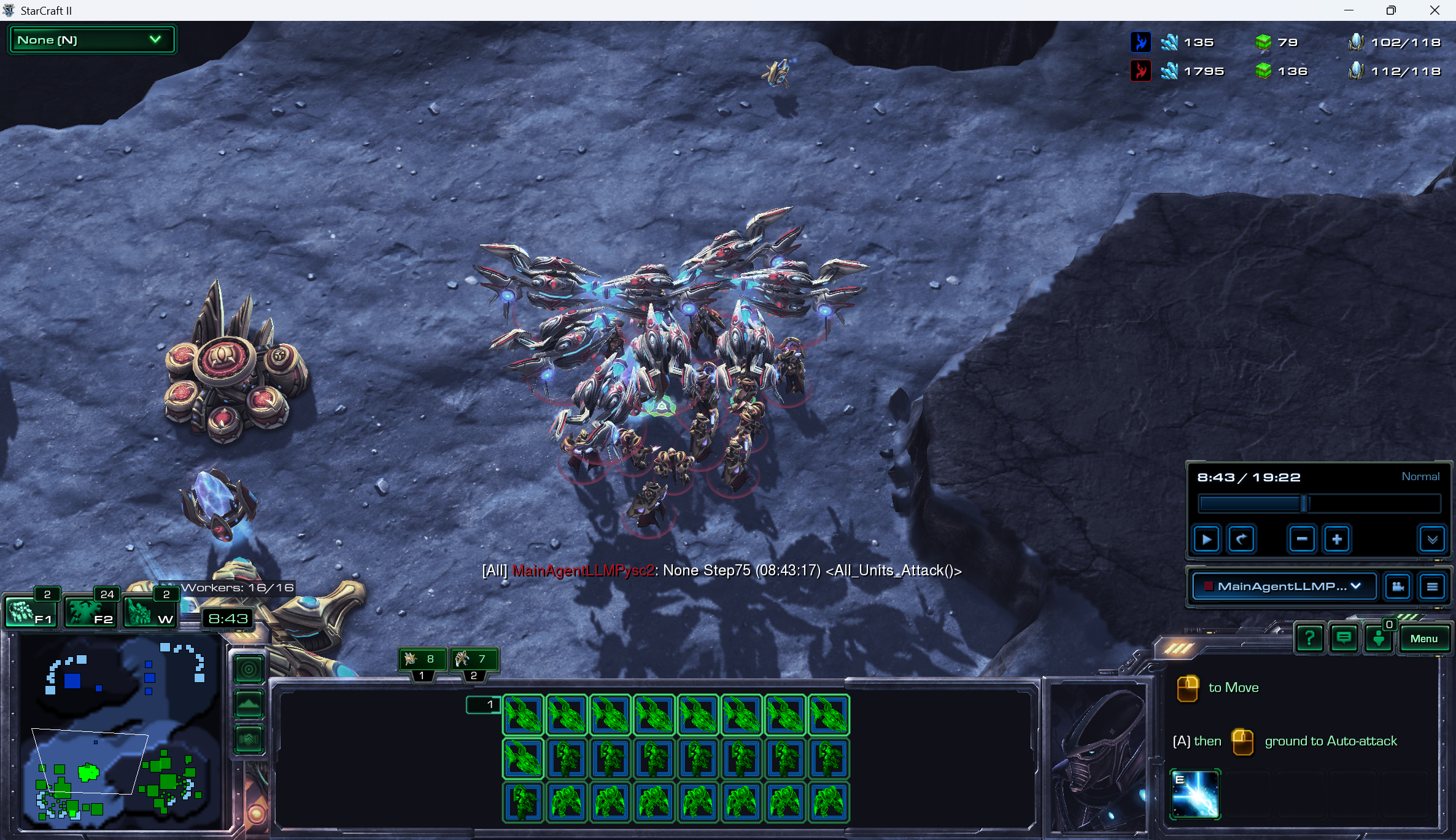The width and height of the screenshot is (1456, 840).
Task: Select the F1 idle workers button
Action: [31, 612]
